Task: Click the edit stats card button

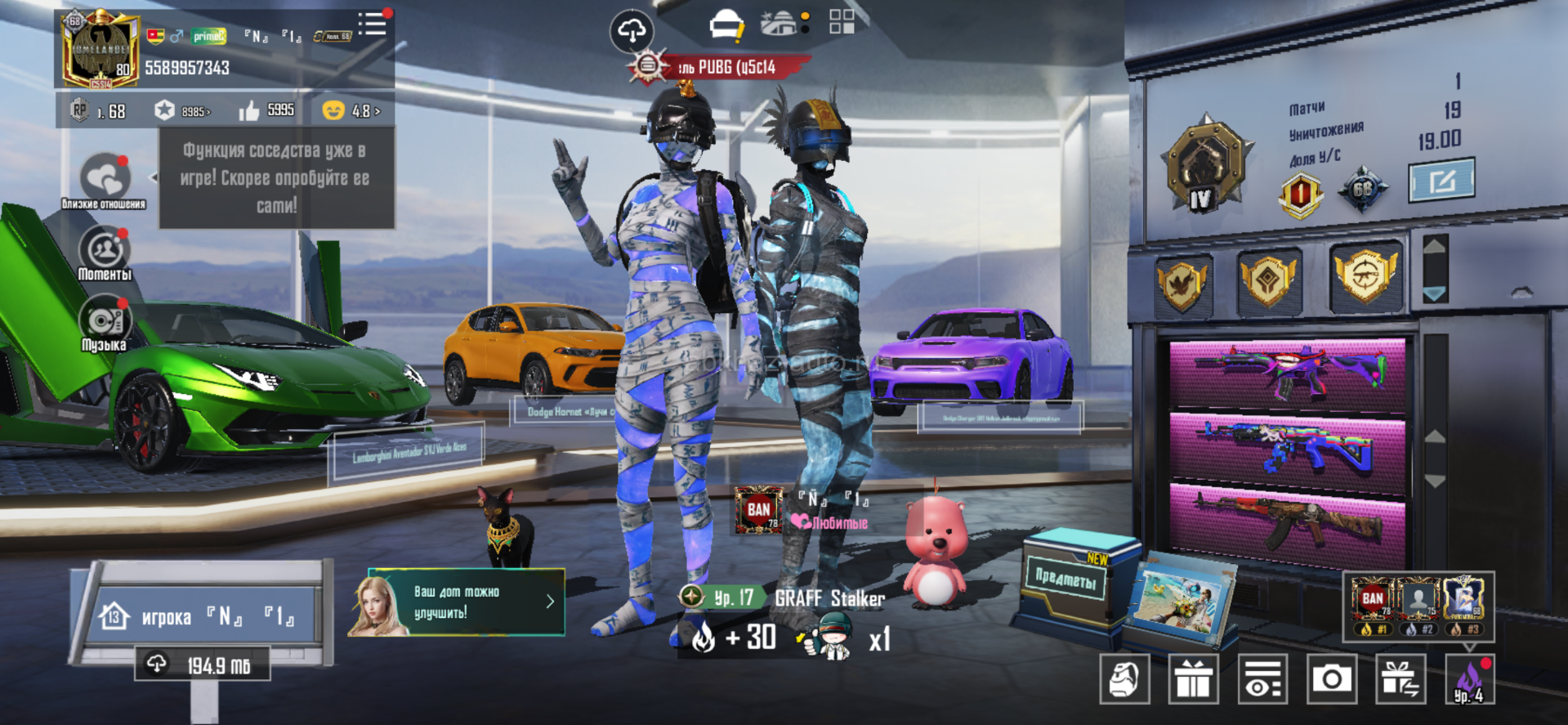Action: click(x=1441, y=180)
